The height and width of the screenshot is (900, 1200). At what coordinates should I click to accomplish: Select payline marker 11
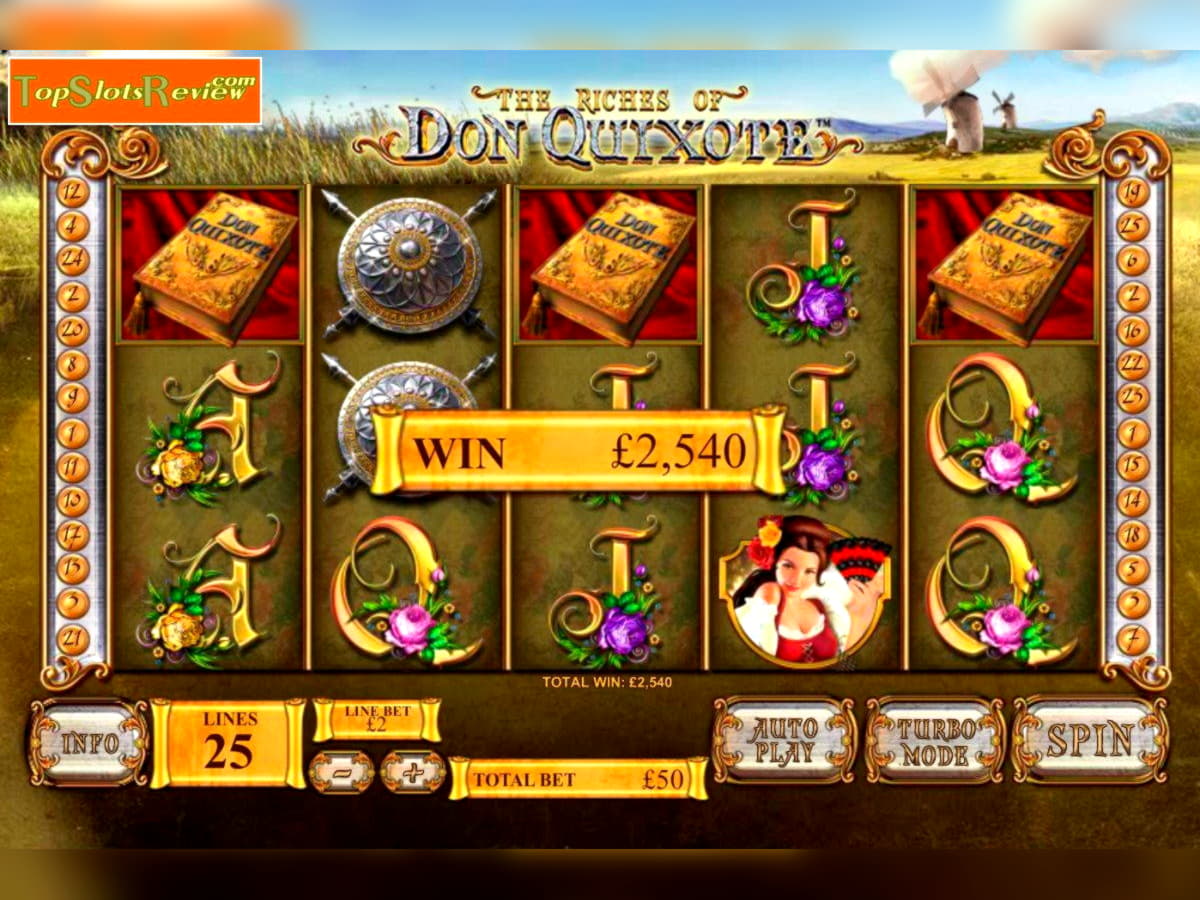73,467
